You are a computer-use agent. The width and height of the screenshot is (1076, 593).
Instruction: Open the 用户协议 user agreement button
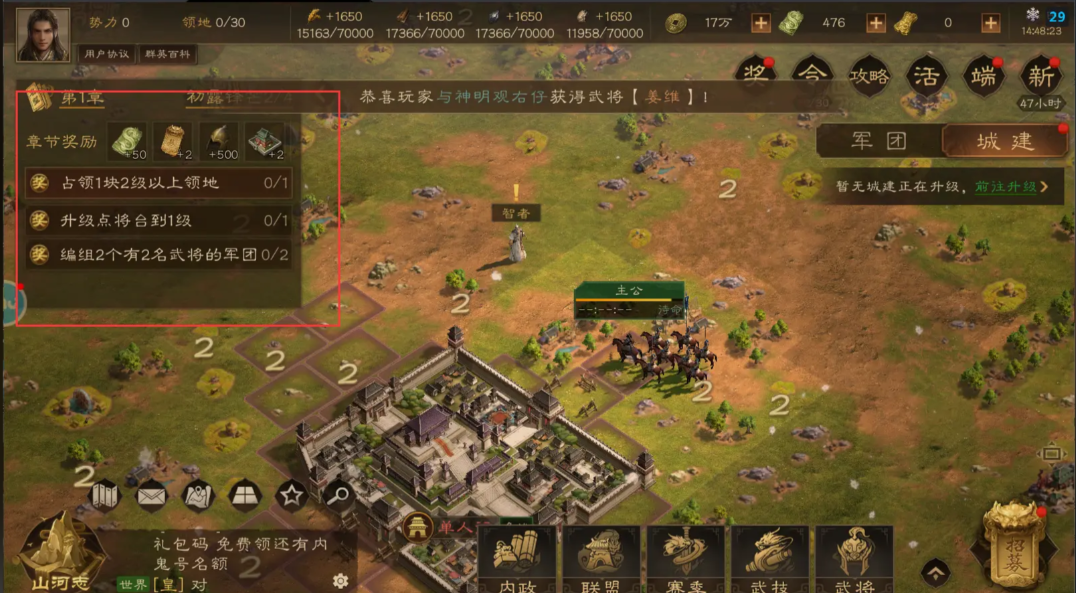108,54
